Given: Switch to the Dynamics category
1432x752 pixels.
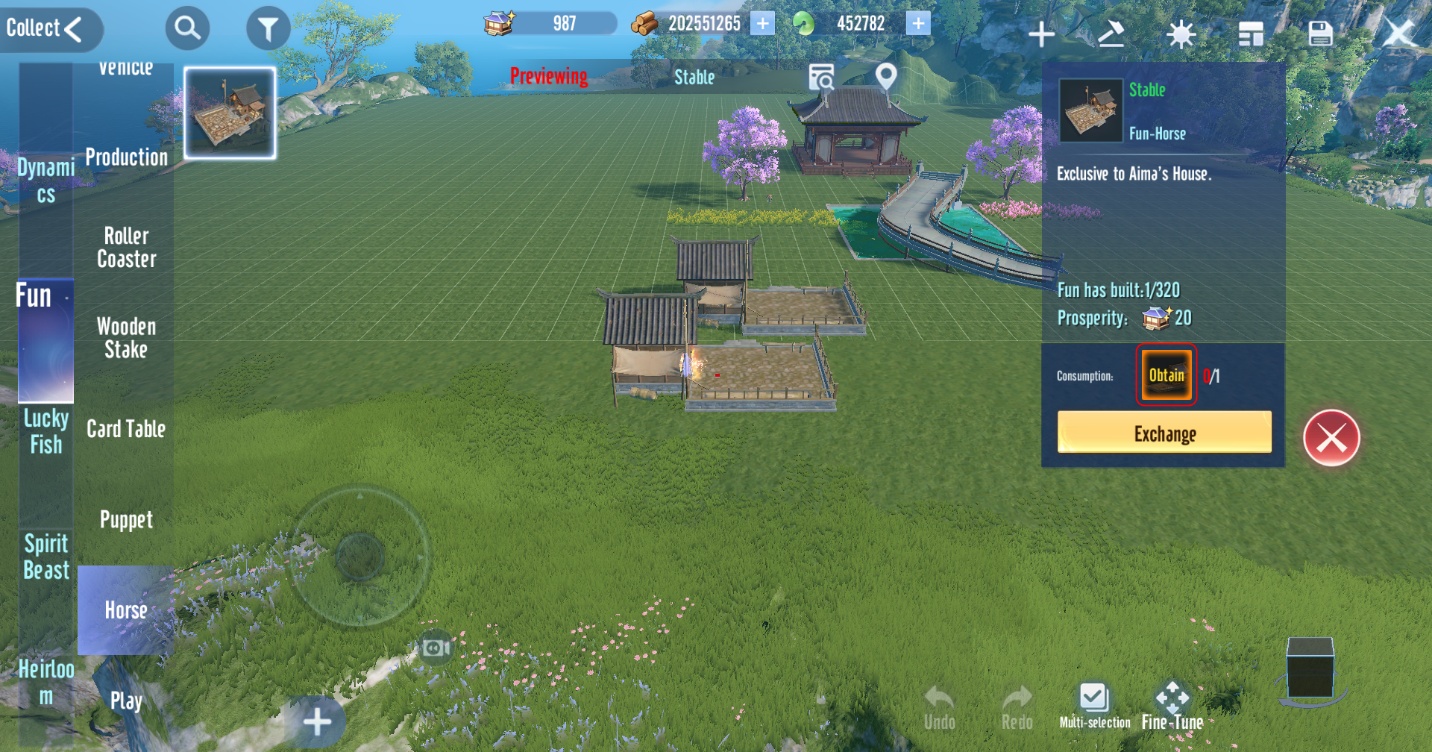Looking at the screenshot, I should coord(46,181).
